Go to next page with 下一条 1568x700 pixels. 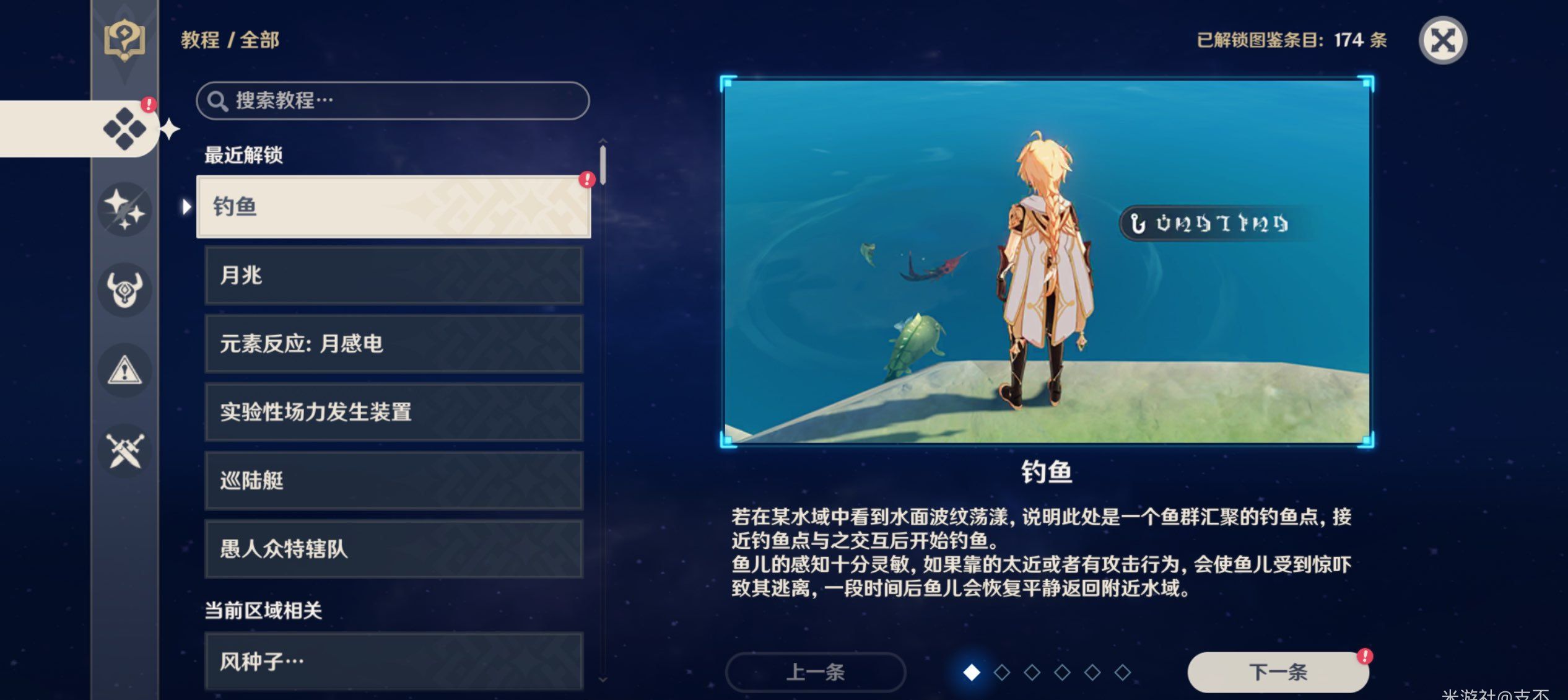pyautogui.click(x=1278, y=672)
